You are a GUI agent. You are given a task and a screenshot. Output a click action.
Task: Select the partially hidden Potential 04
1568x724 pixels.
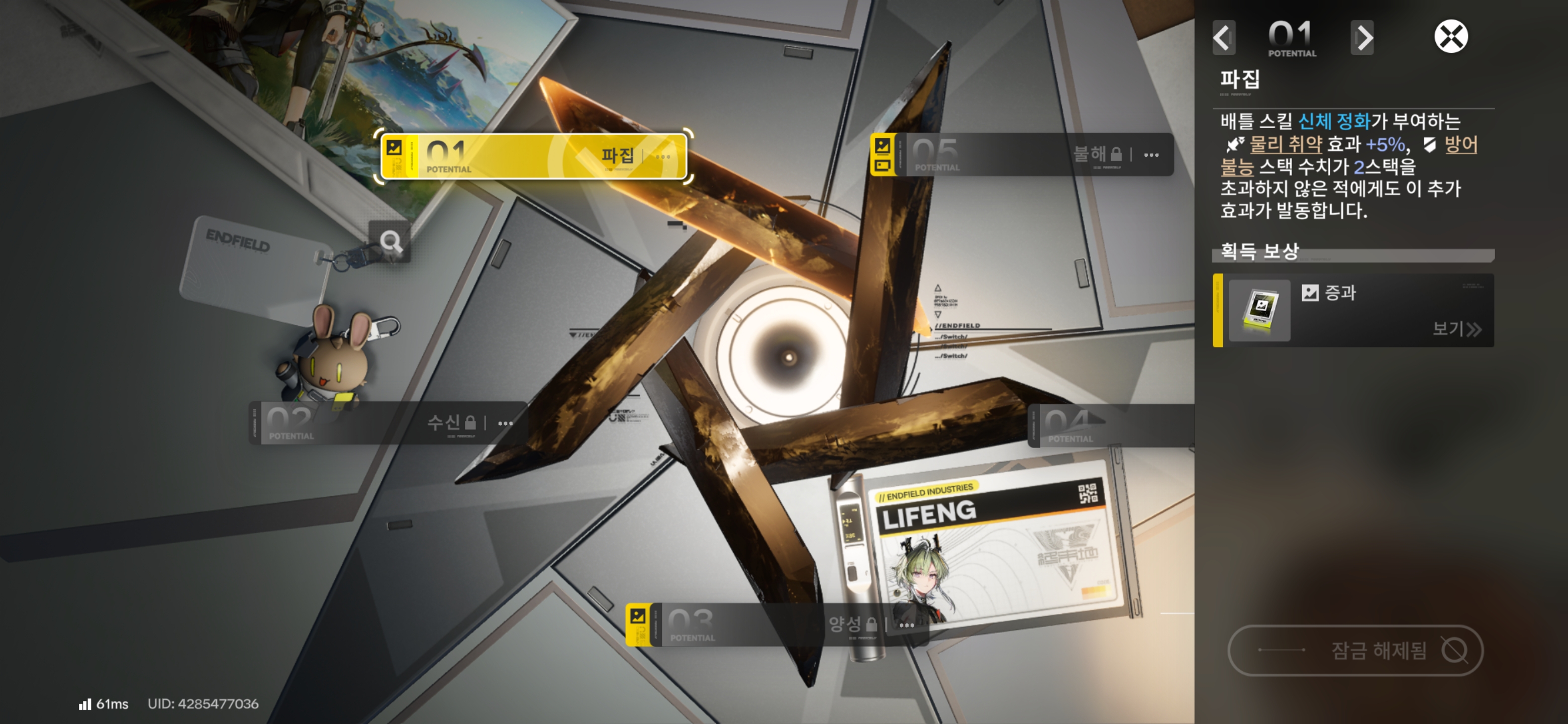coord(1111,425)
